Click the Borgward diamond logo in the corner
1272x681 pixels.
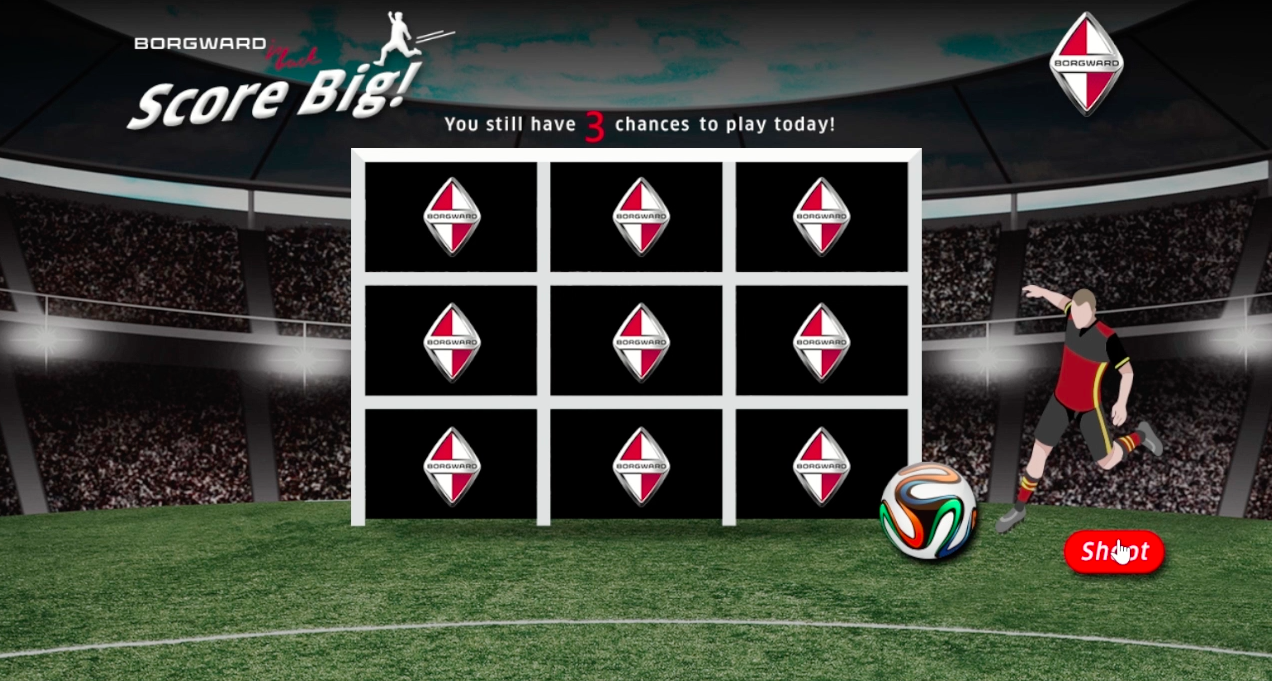(x=1086, y=63)
